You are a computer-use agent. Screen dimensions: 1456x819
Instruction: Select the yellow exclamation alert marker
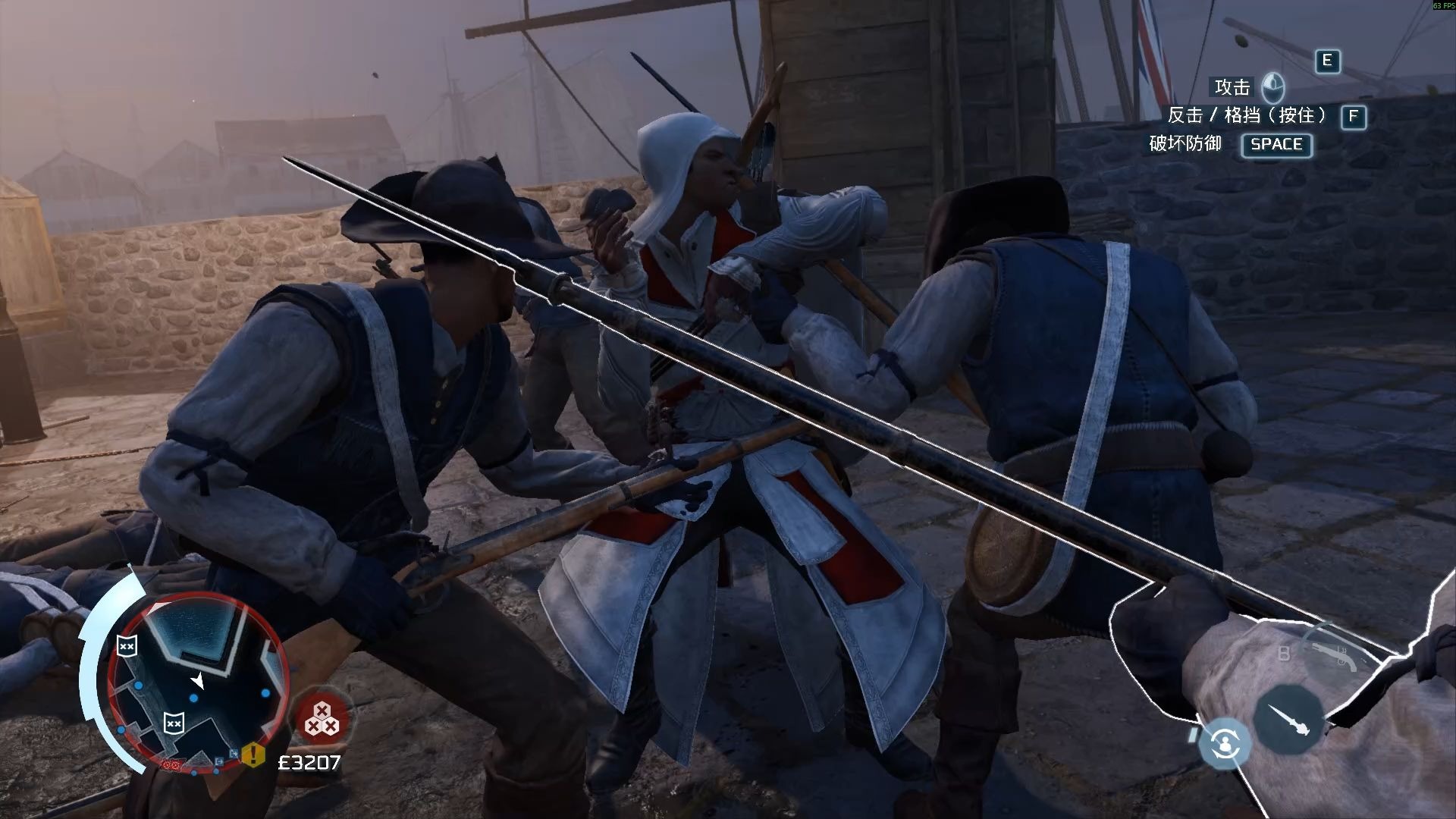click(x=253, y=755)
